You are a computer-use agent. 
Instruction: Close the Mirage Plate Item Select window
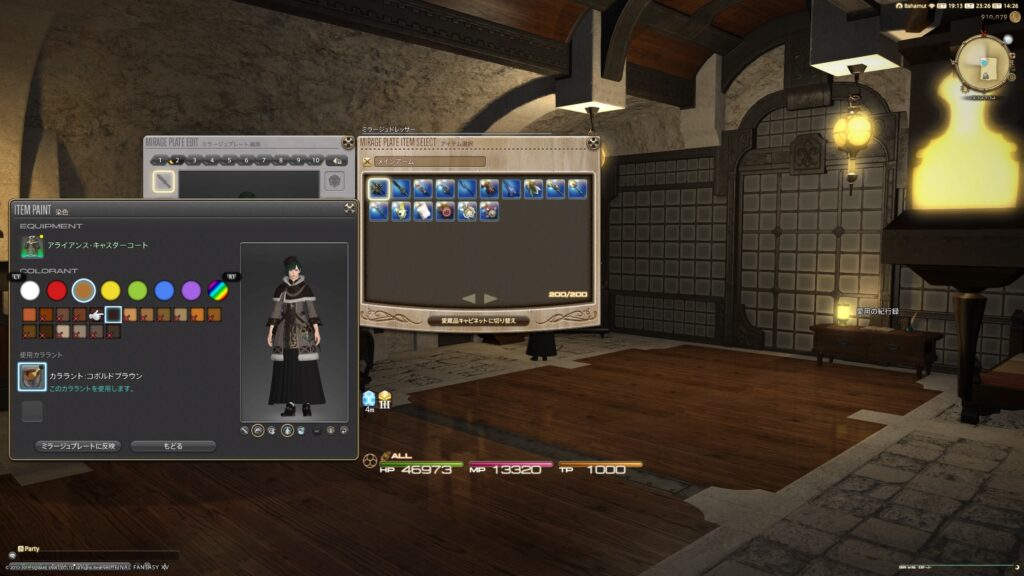(591, 143)
